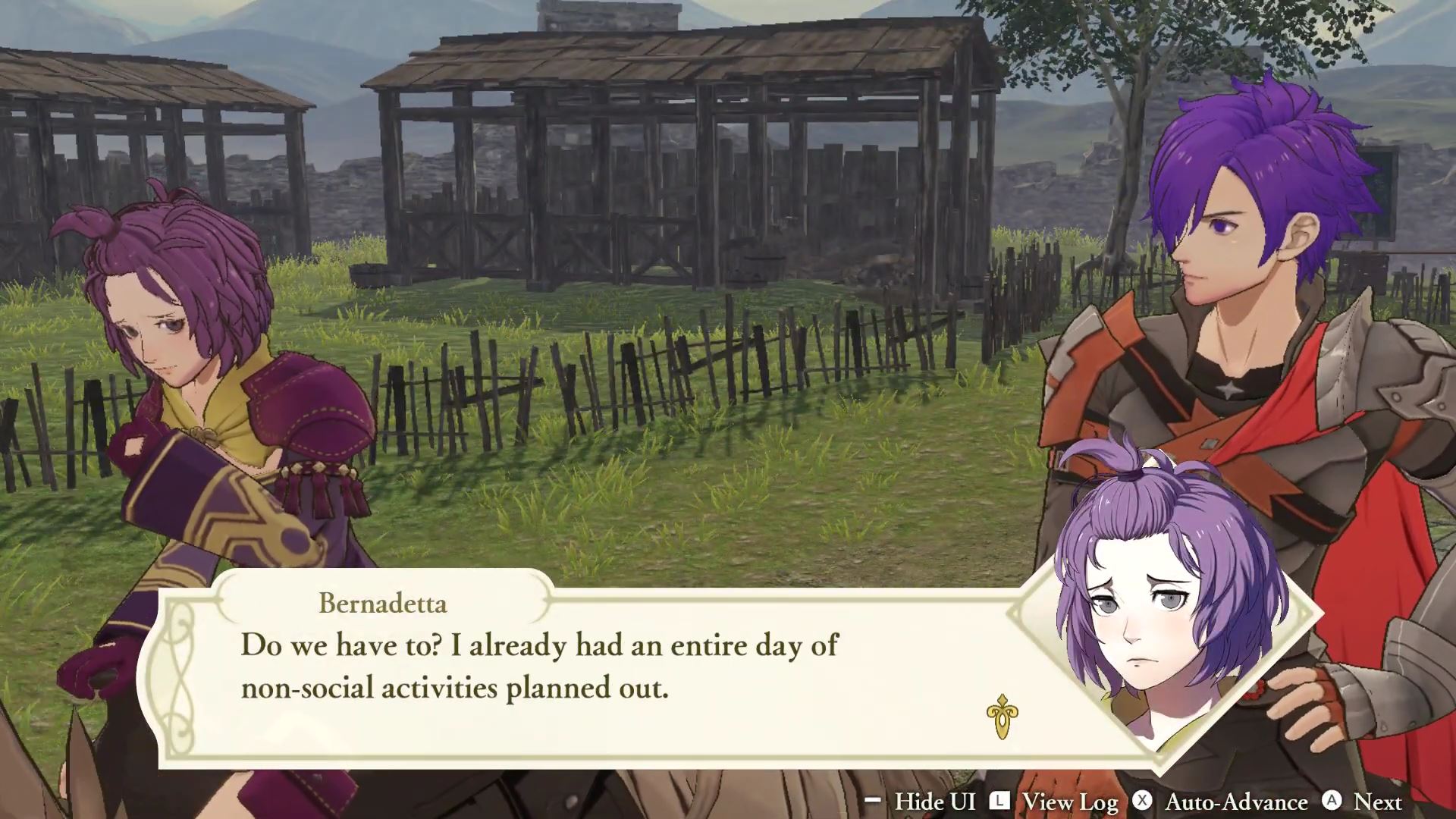Tap the X button icon for auto-advance
Image resolution: width=1456 pixels, height=819 pixels.
tap(1143, 802)
